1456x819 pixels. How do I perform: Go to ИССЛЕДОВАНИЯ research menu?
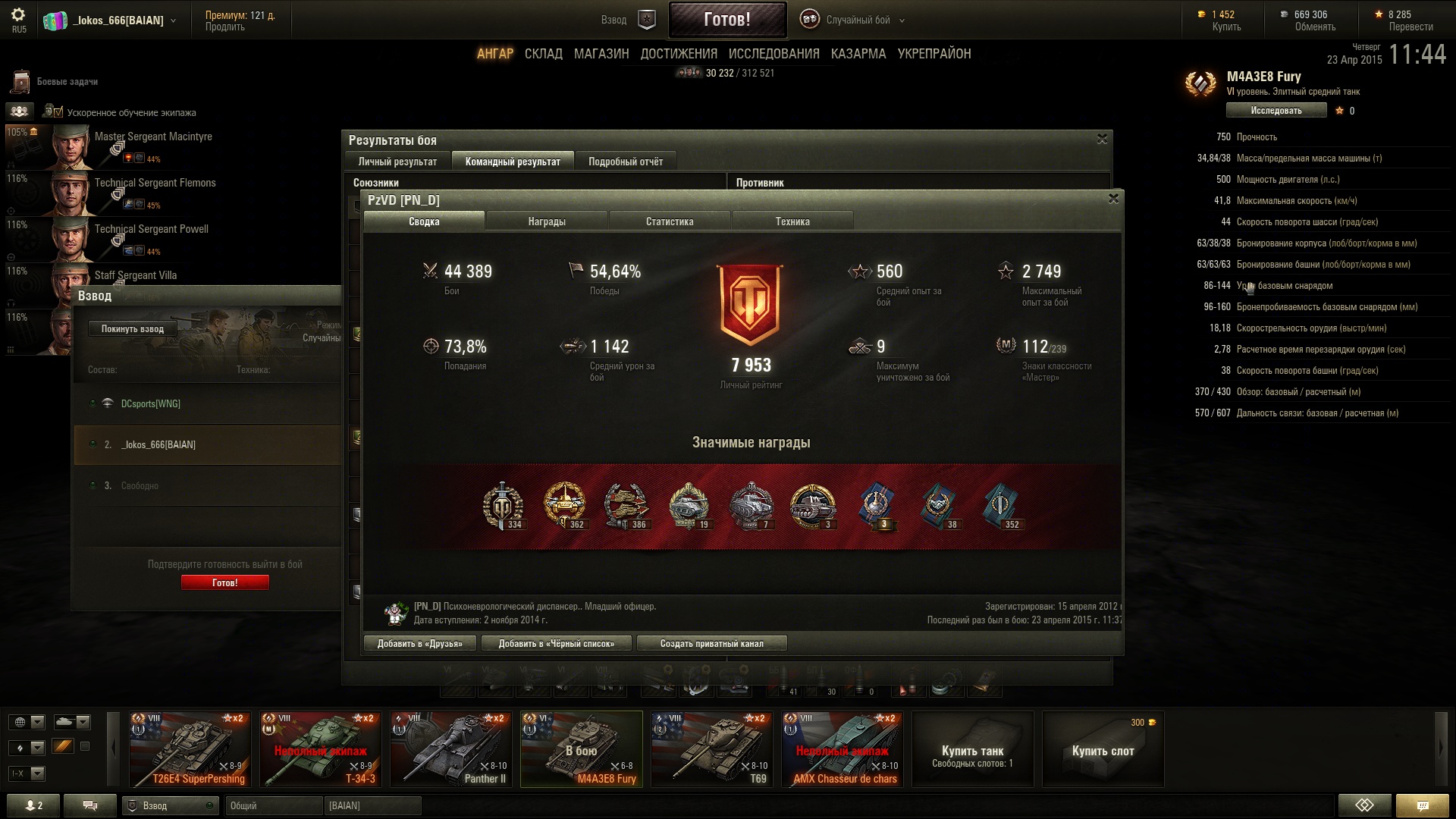tap(773, 54)
